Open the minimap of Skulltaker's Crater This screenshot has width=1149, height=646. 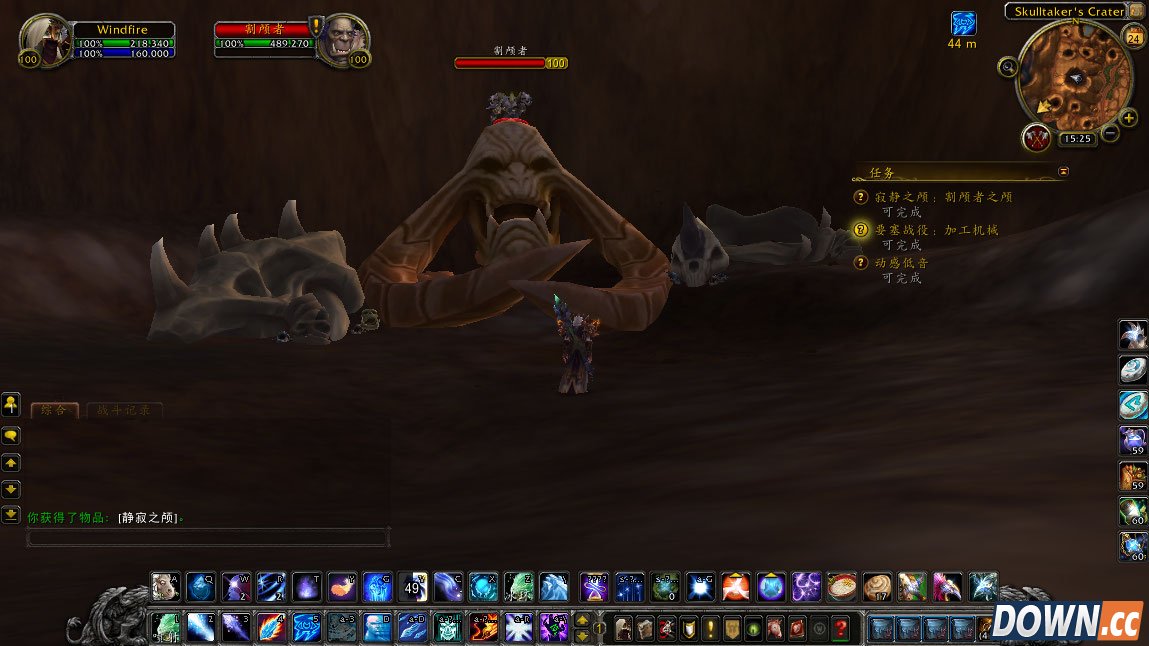(x=1074, y=77)
